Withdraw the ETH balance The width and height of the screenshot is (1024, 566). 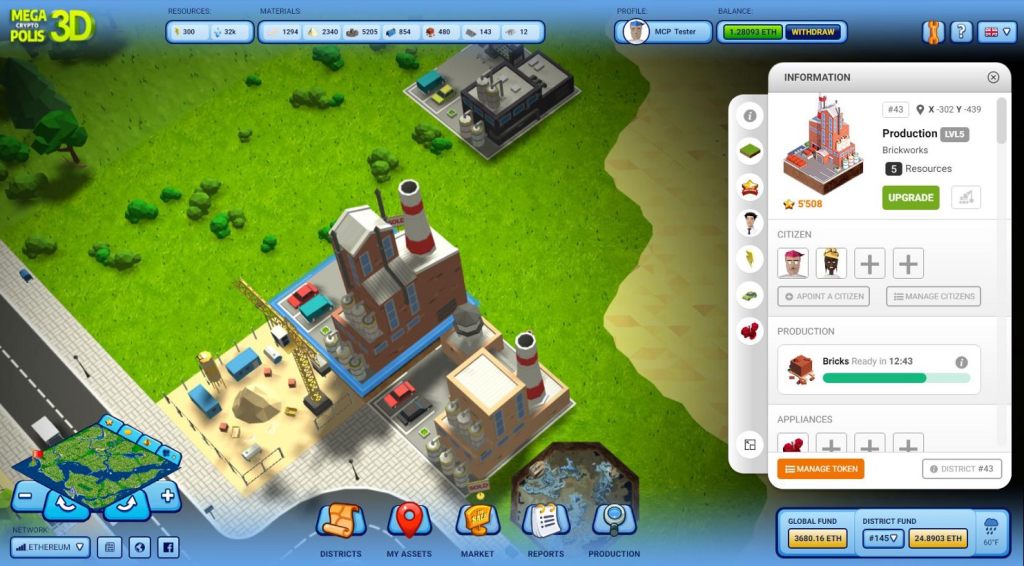click(814, 32)
